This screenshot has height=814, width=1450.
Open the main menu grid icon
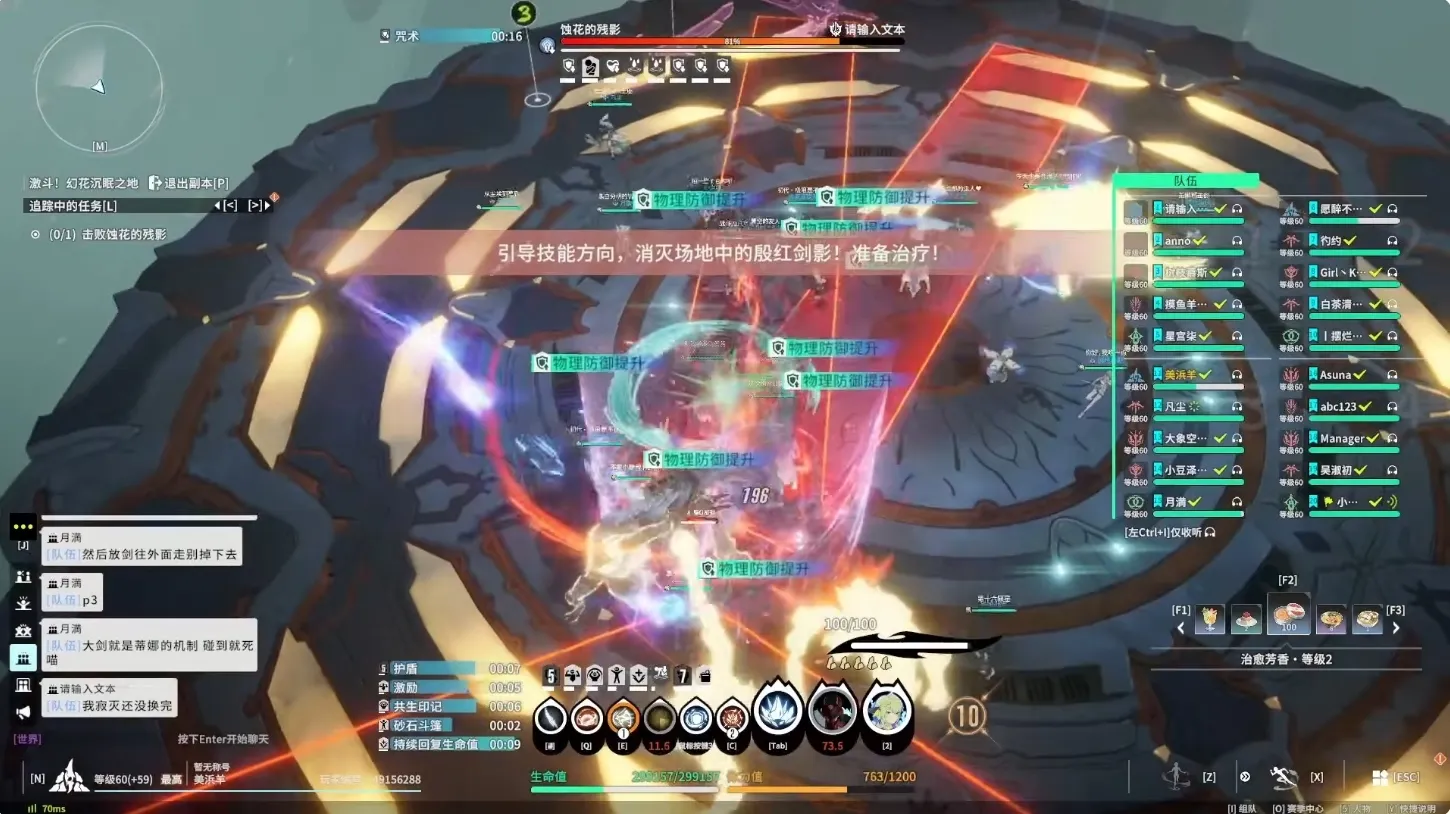point(1379,777)
